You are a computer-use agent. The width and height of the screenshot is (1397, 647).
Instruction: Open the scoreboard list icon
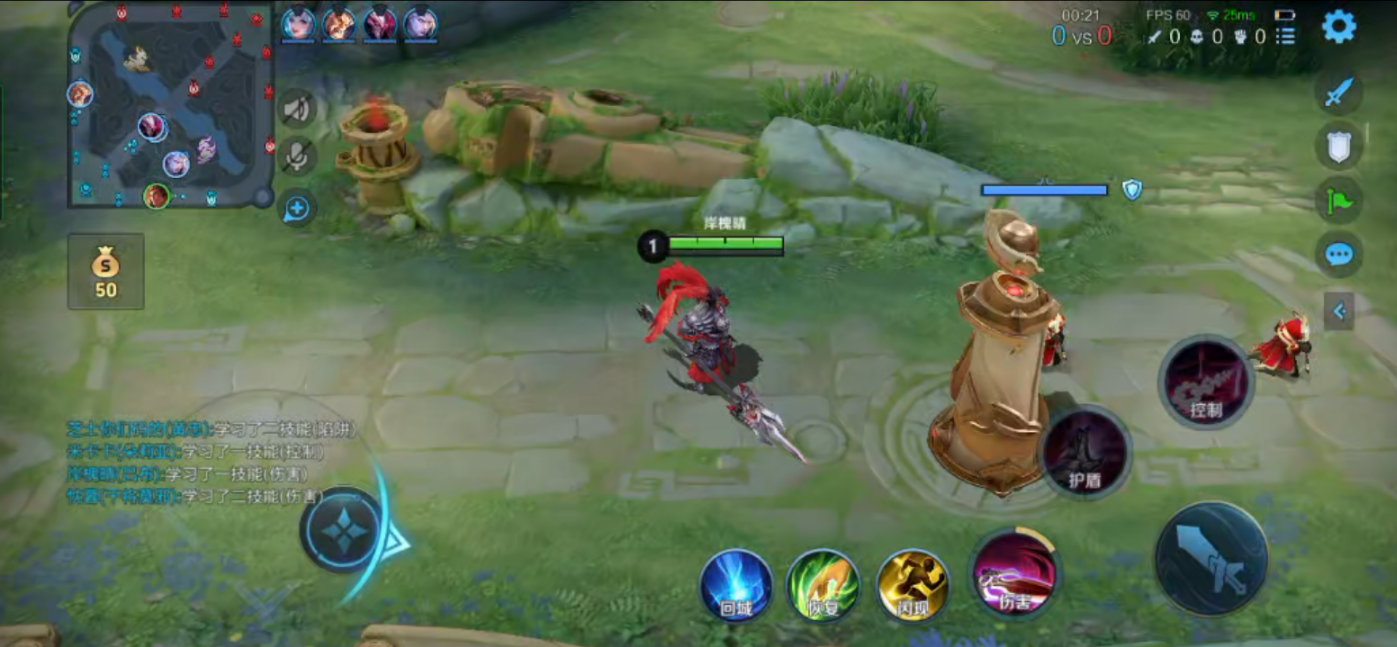tap(1286, 37)
